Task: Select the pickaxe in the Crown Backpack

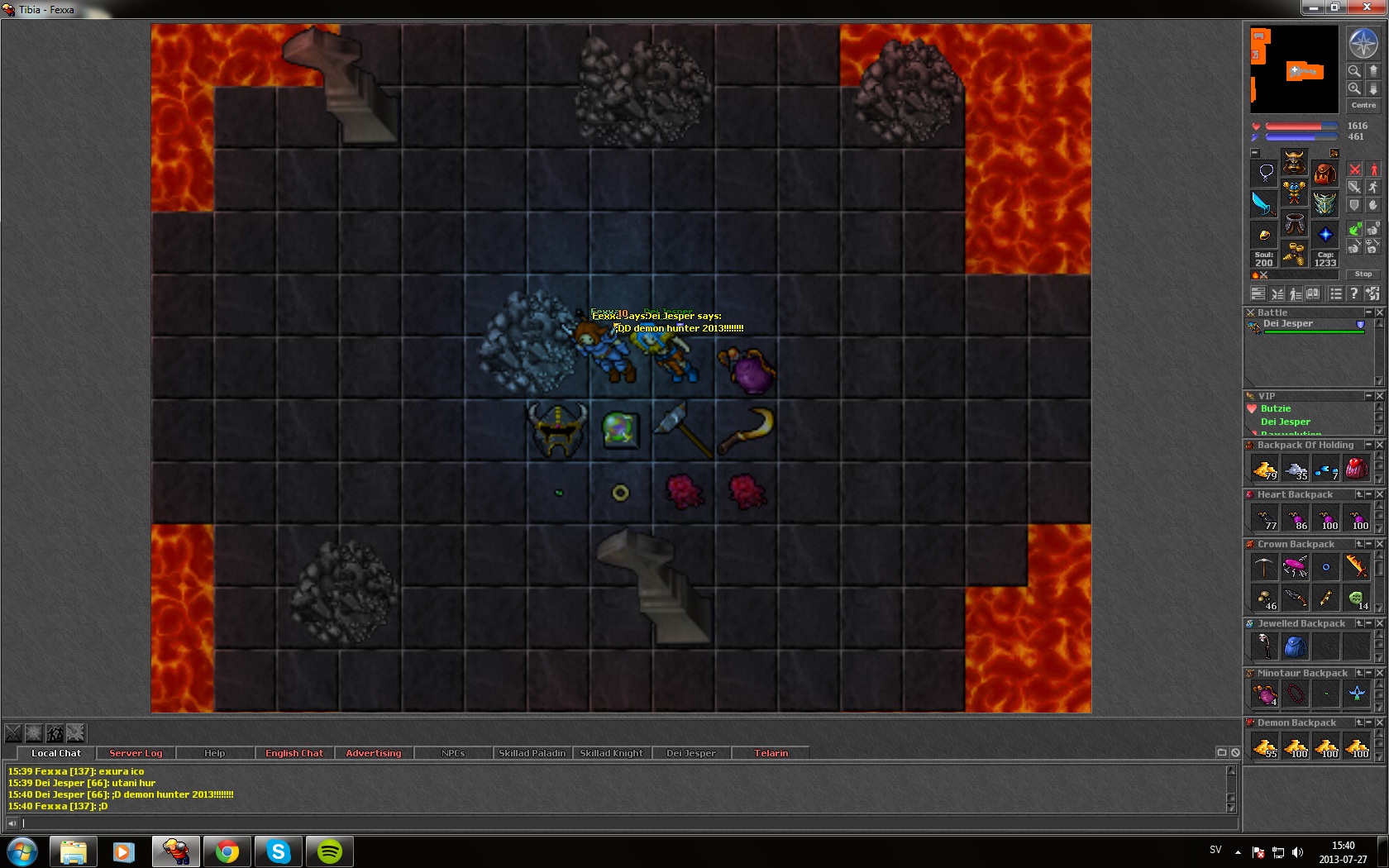Action: 1264,567
